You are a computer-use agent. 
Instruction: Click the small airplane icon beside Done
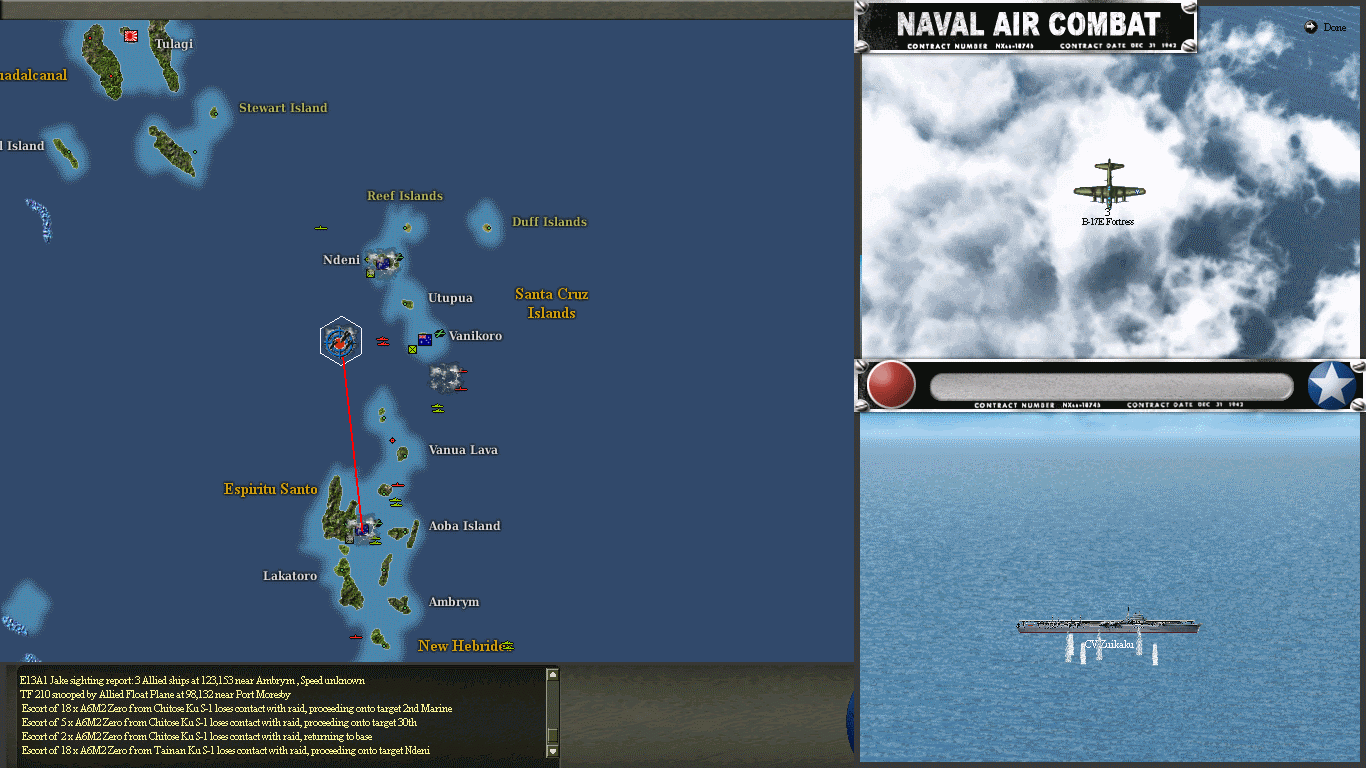pyautogui.click(x=1310, y=27)
